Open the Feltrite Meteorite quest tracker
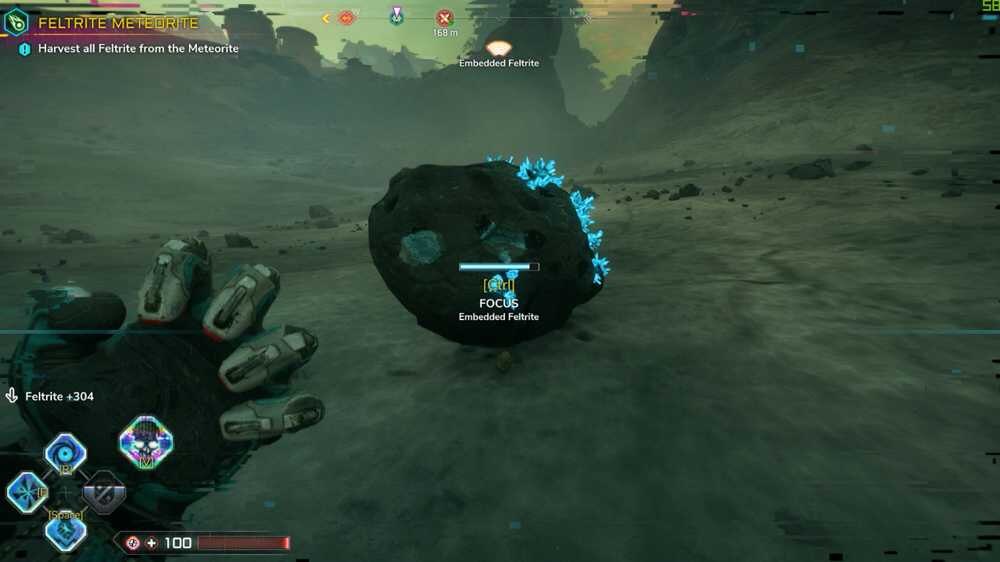Screen dimensions: 1000x562 click(118, 22)
